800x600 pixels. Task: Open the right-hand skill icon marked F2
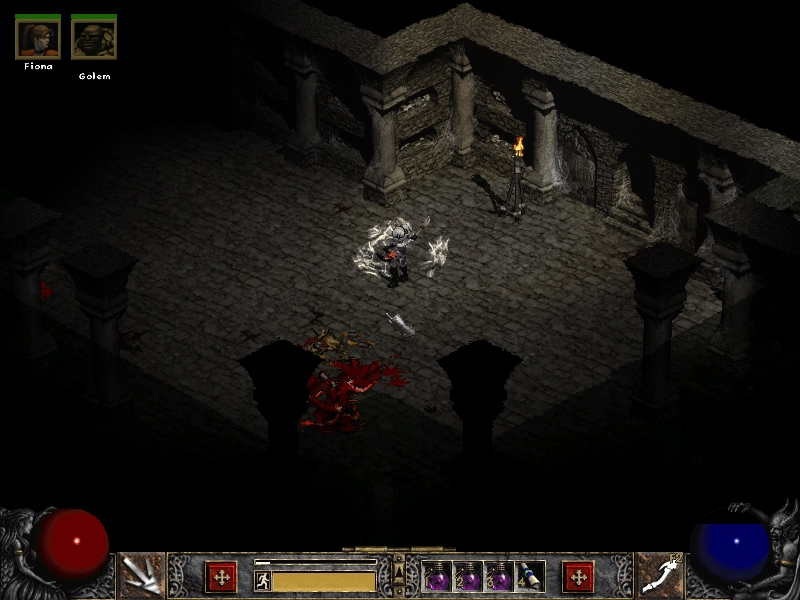[659, 575]
